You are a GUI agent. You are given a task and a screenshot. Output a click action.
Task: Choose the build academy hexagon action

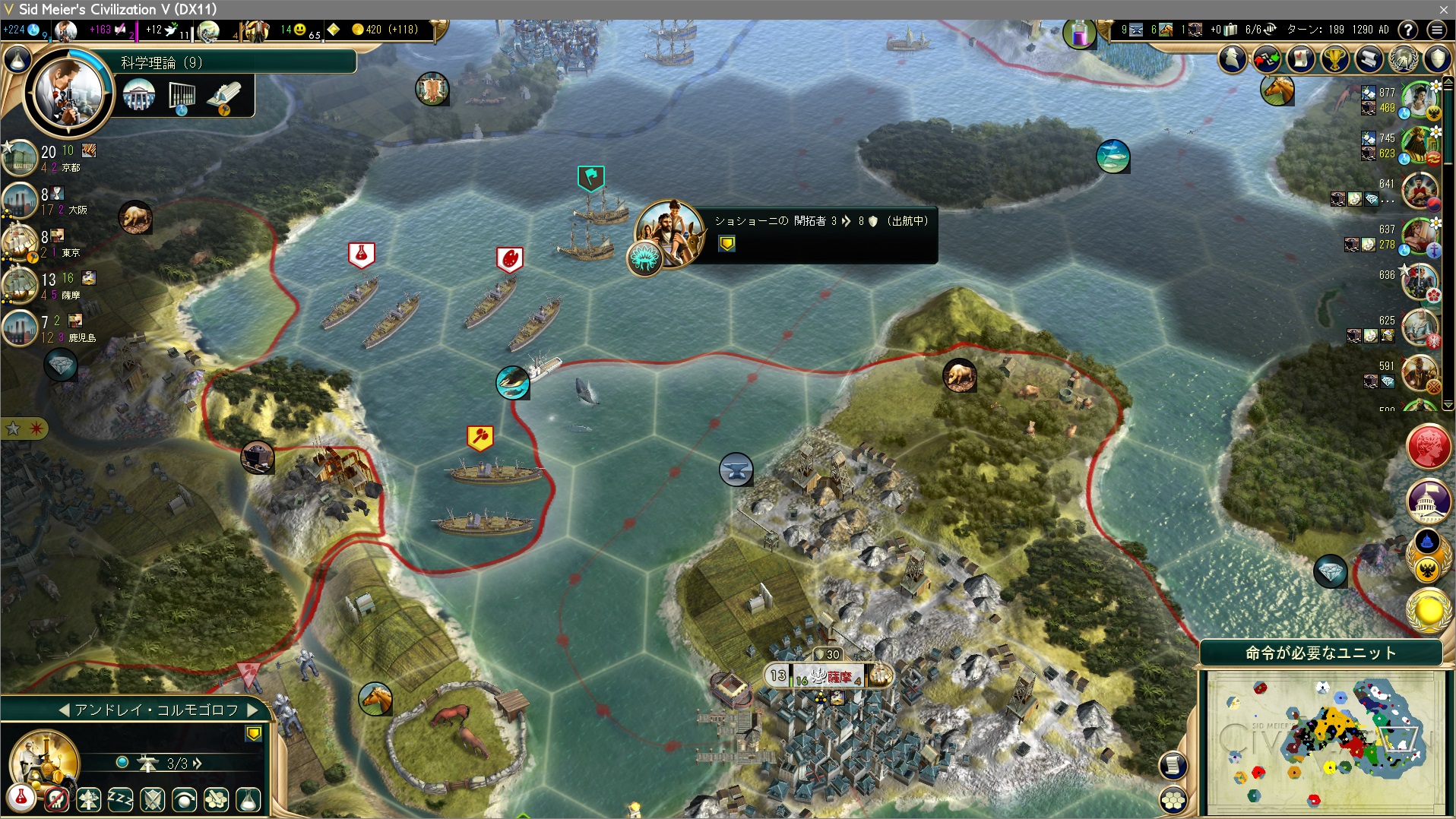point(216,799)
